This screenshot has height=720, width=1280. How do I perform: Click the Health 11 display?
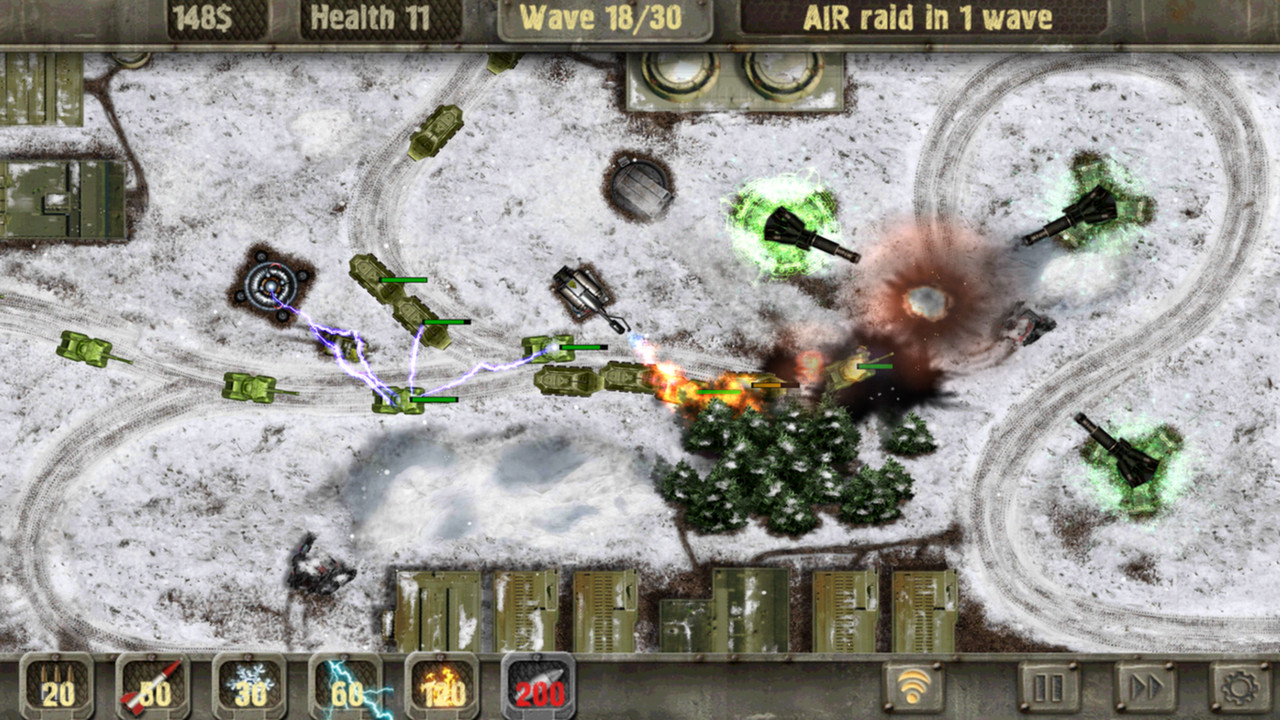375,17
